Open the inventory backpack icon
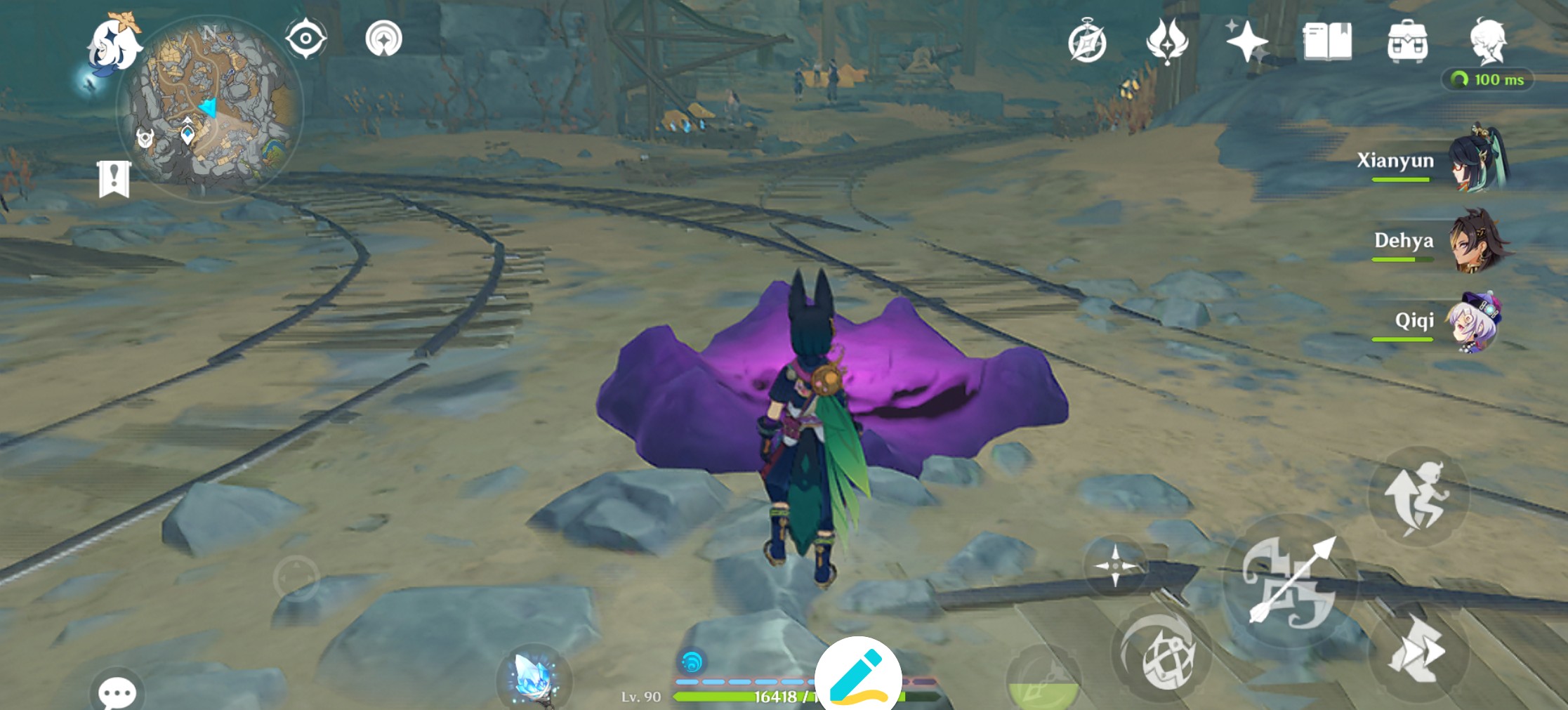The image size is (1568, 710). tap(1409, 41)
